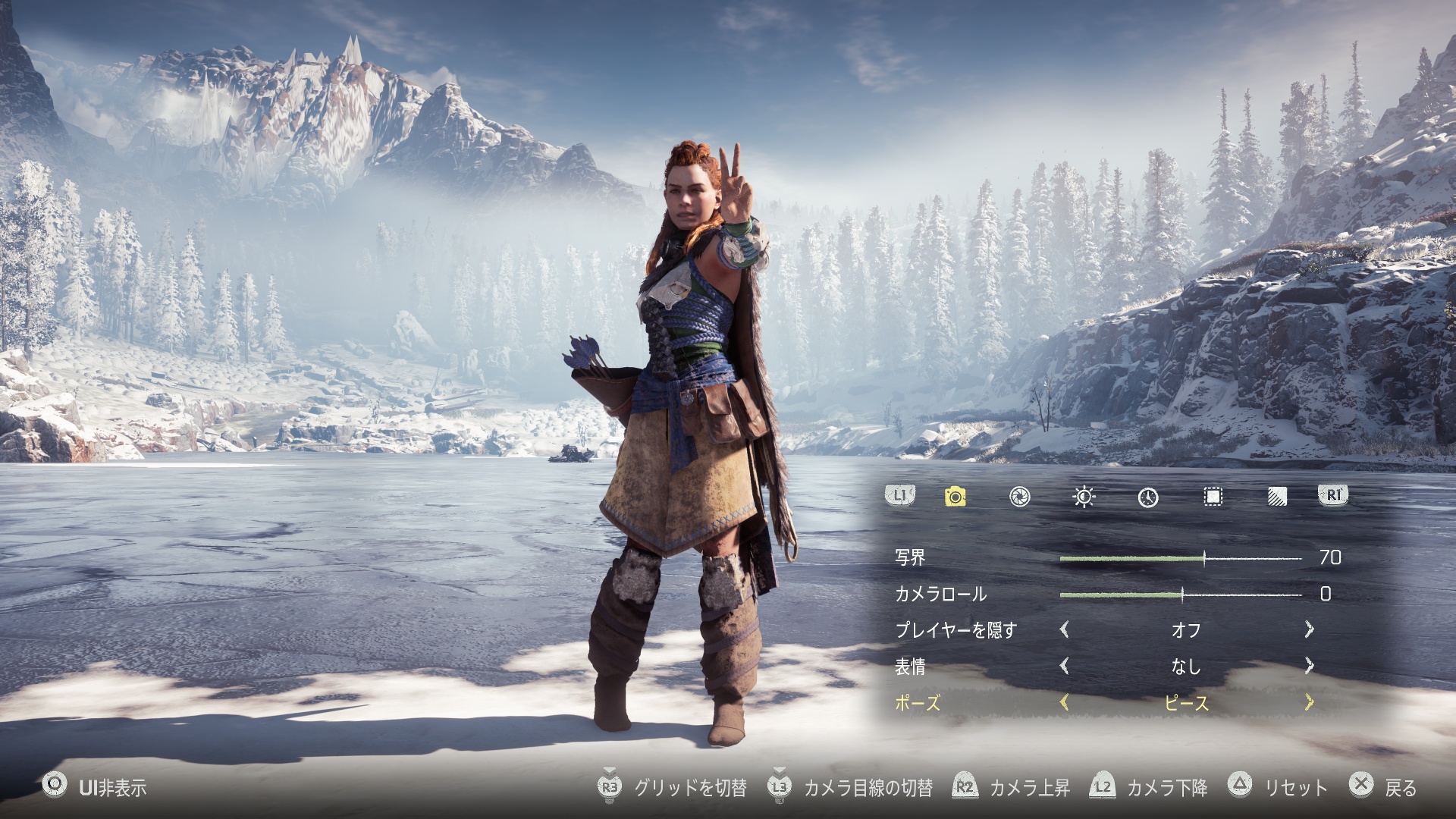This screenshot has width=1456, height=819.
Task: Open the aperture (depth of field) tab
Action: coord(1020,497)
